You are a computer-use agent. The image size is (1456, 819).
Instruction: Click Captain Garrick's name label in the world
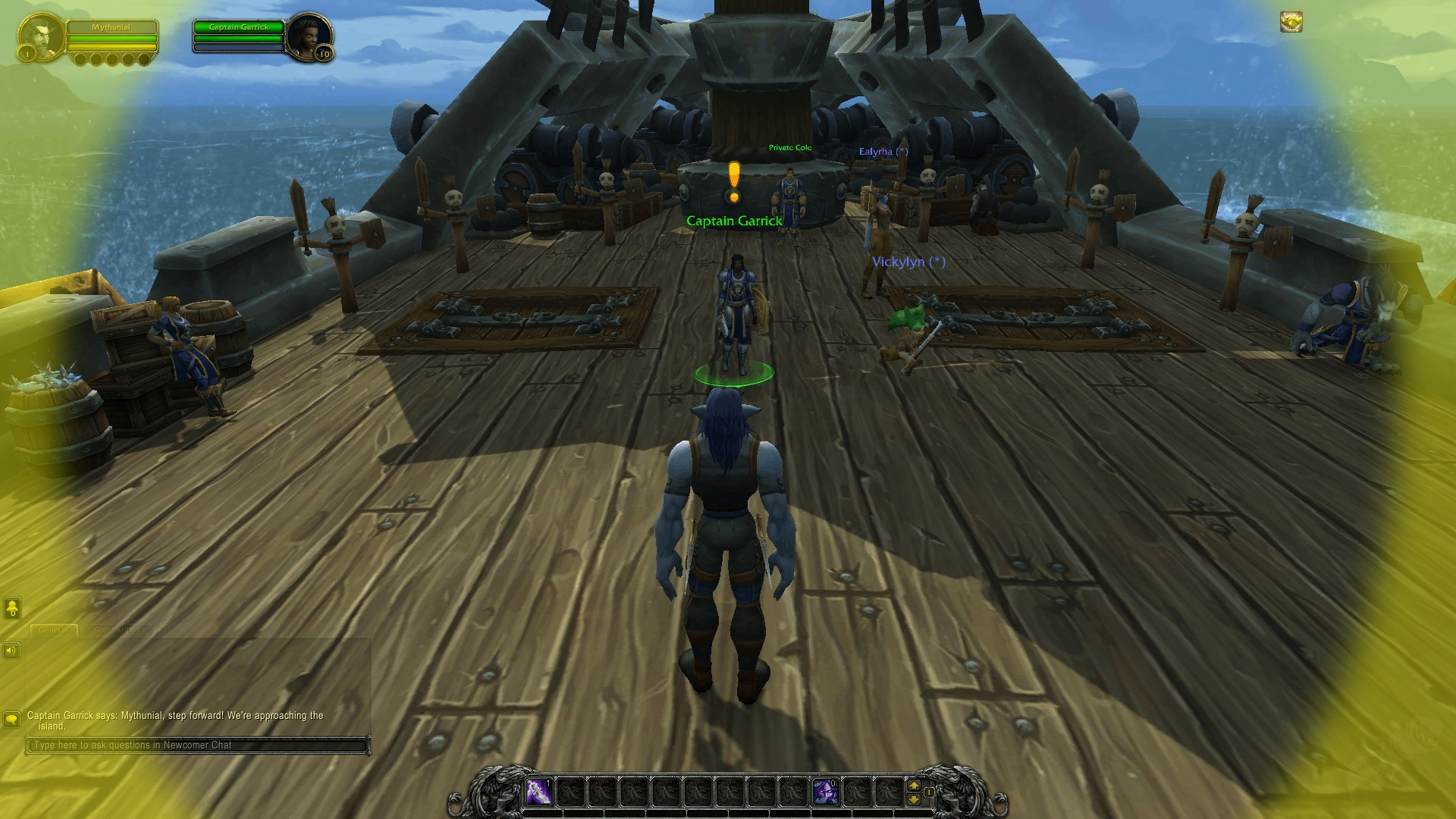[x=734, y=221]
